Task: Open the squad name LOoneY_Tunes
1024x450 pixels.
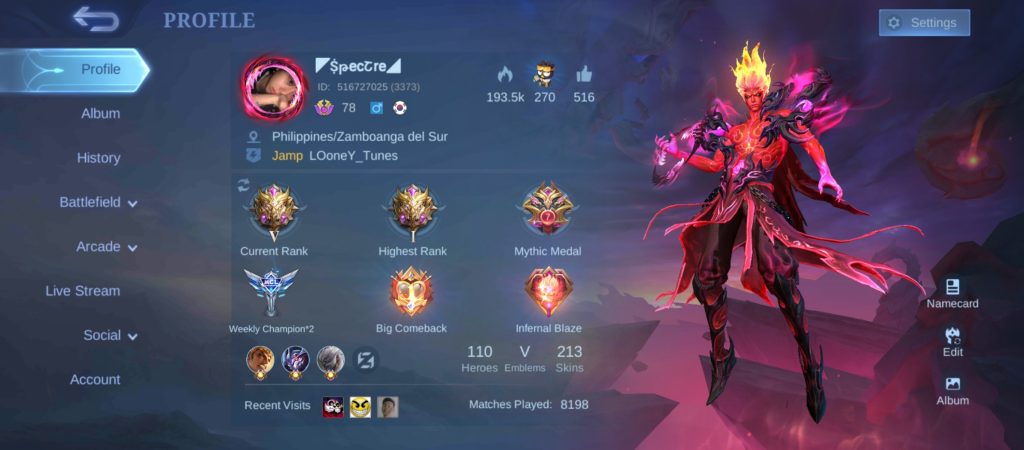Action: [353, 156]
